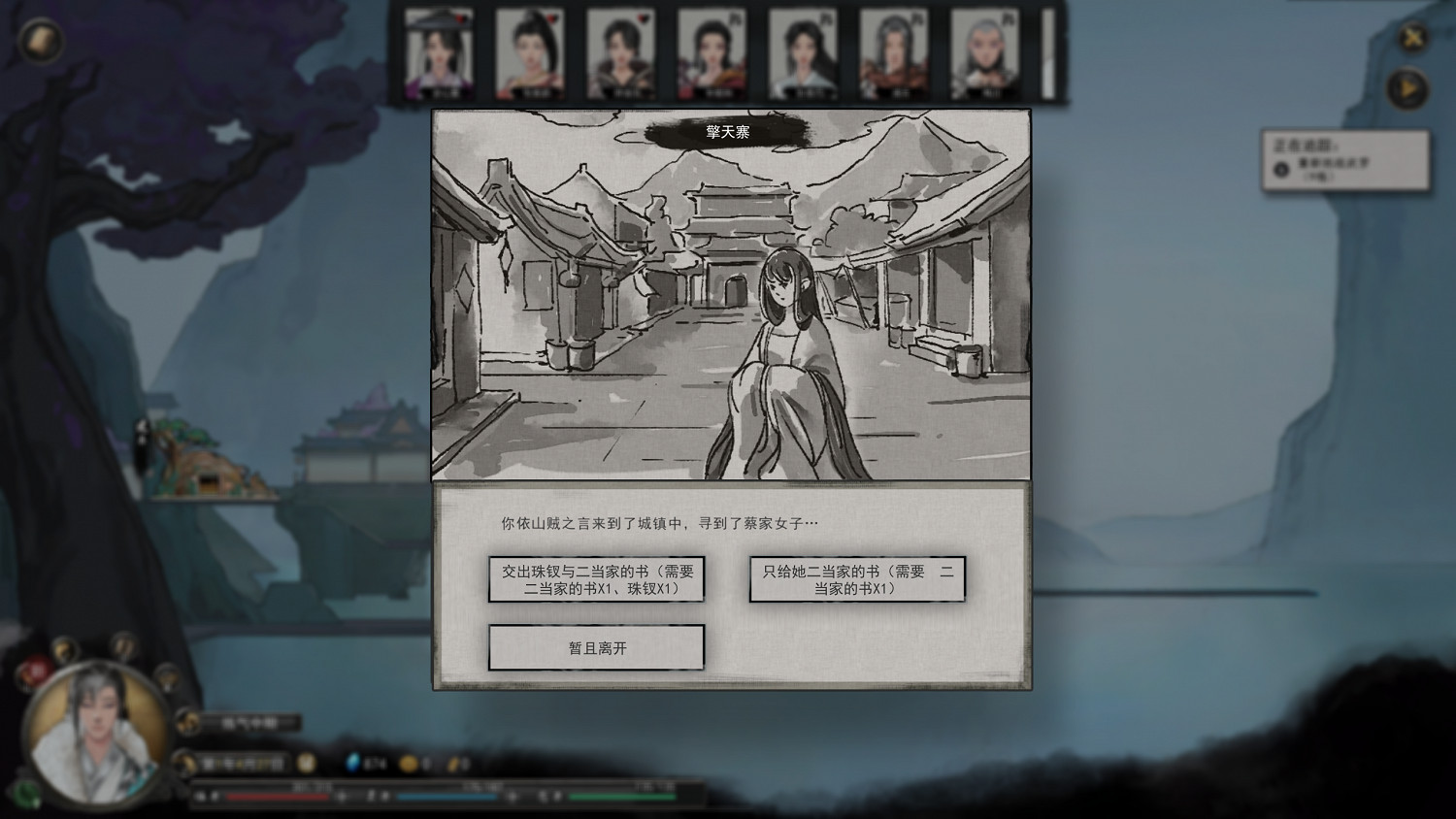Click the blue spirit stone currency icon
Image resolution: width=1456 pixels, height=819 pixels.
click(x=352, y=765)
